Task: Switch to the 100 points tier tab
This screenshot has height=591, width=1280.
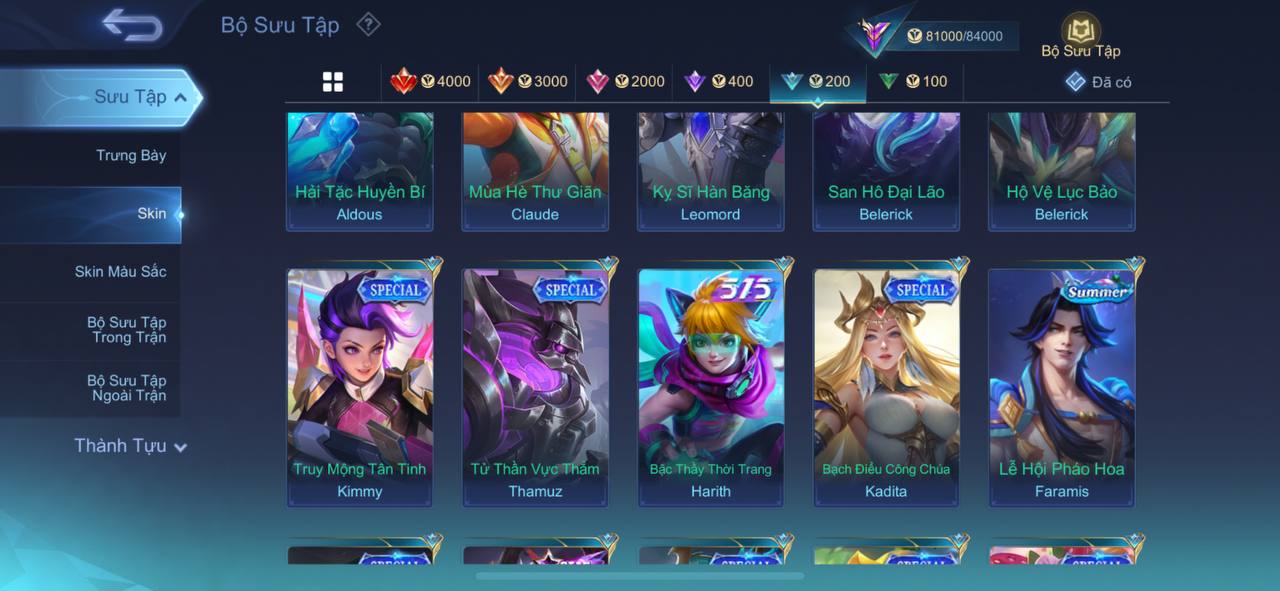Action: (913, 82)
